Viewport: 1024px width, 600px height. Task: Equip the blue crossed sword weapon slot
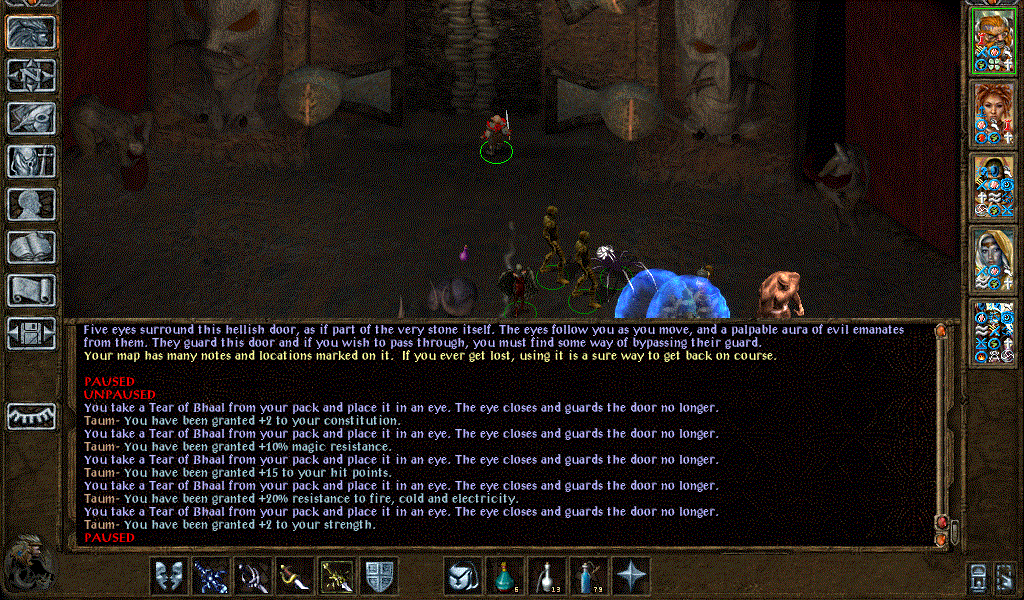click(x=211, y=576)
